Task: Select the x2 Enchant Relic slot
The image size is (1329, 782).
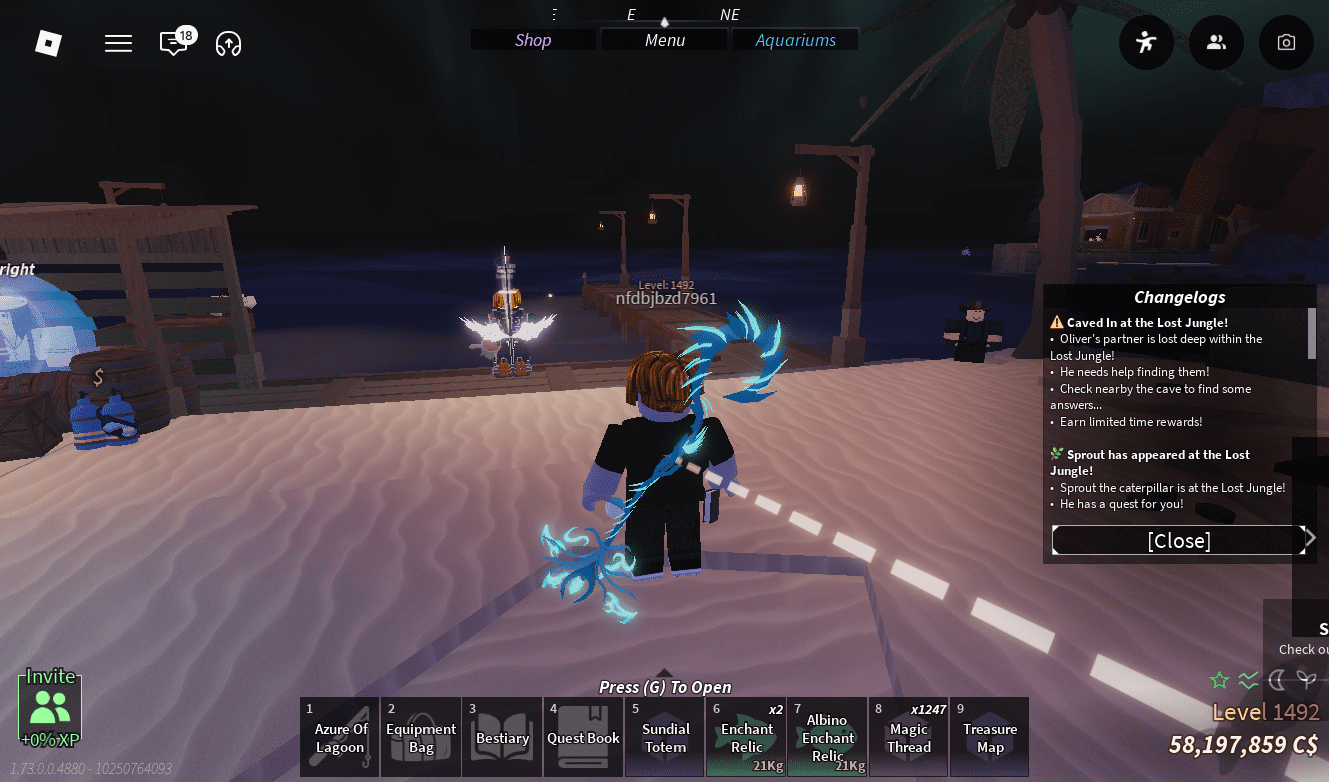Action: 746,737
